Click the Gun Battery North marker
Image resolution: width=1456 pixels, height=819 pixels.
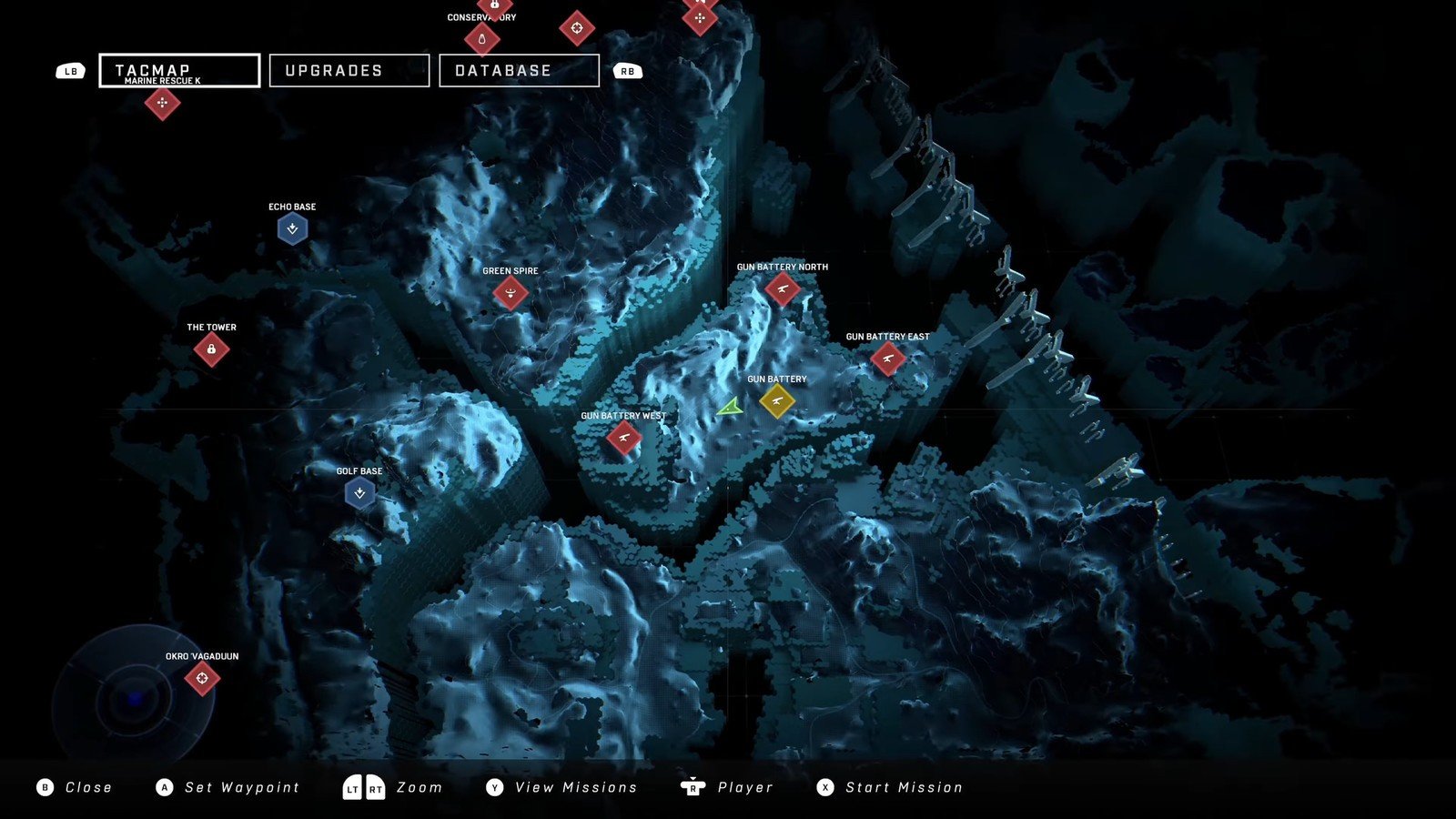click(783, 289)
